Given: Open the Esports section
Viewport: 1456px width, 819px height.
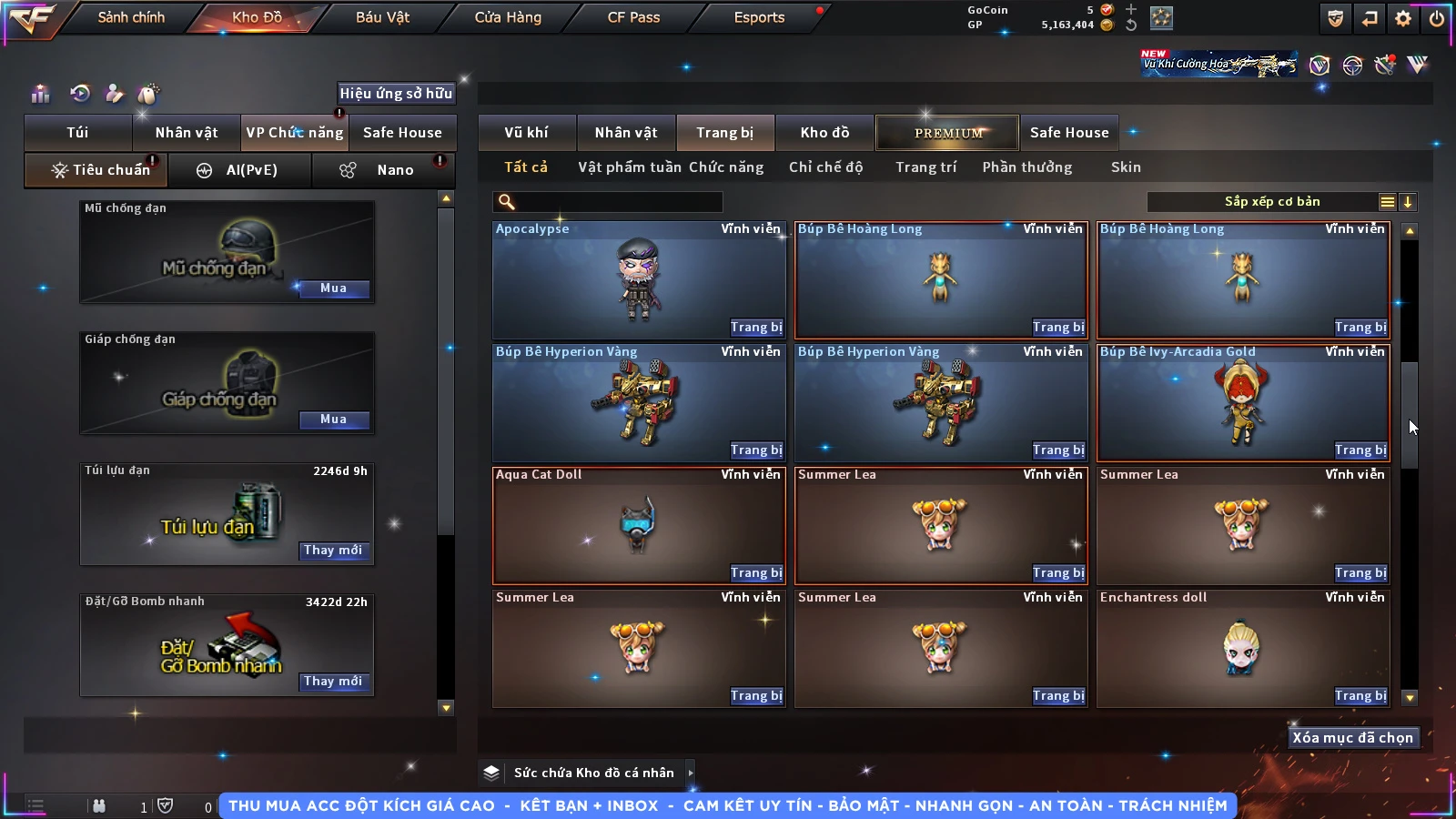Looking at the screenshot, I should tap(759, 17).
